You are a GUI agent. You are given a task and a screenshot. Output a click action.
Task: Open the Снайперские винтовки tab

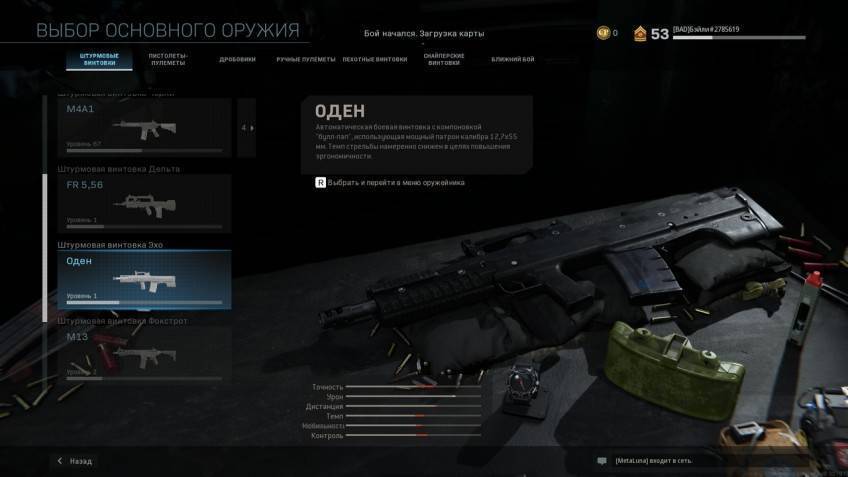[x=444, y=59]
